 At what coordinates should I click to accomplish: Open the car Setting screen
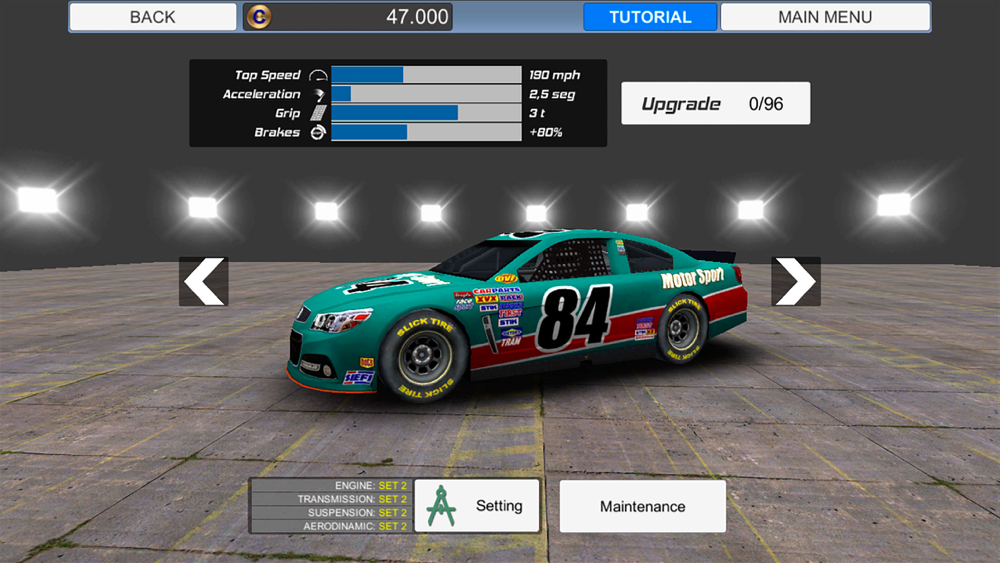(477, 506)
